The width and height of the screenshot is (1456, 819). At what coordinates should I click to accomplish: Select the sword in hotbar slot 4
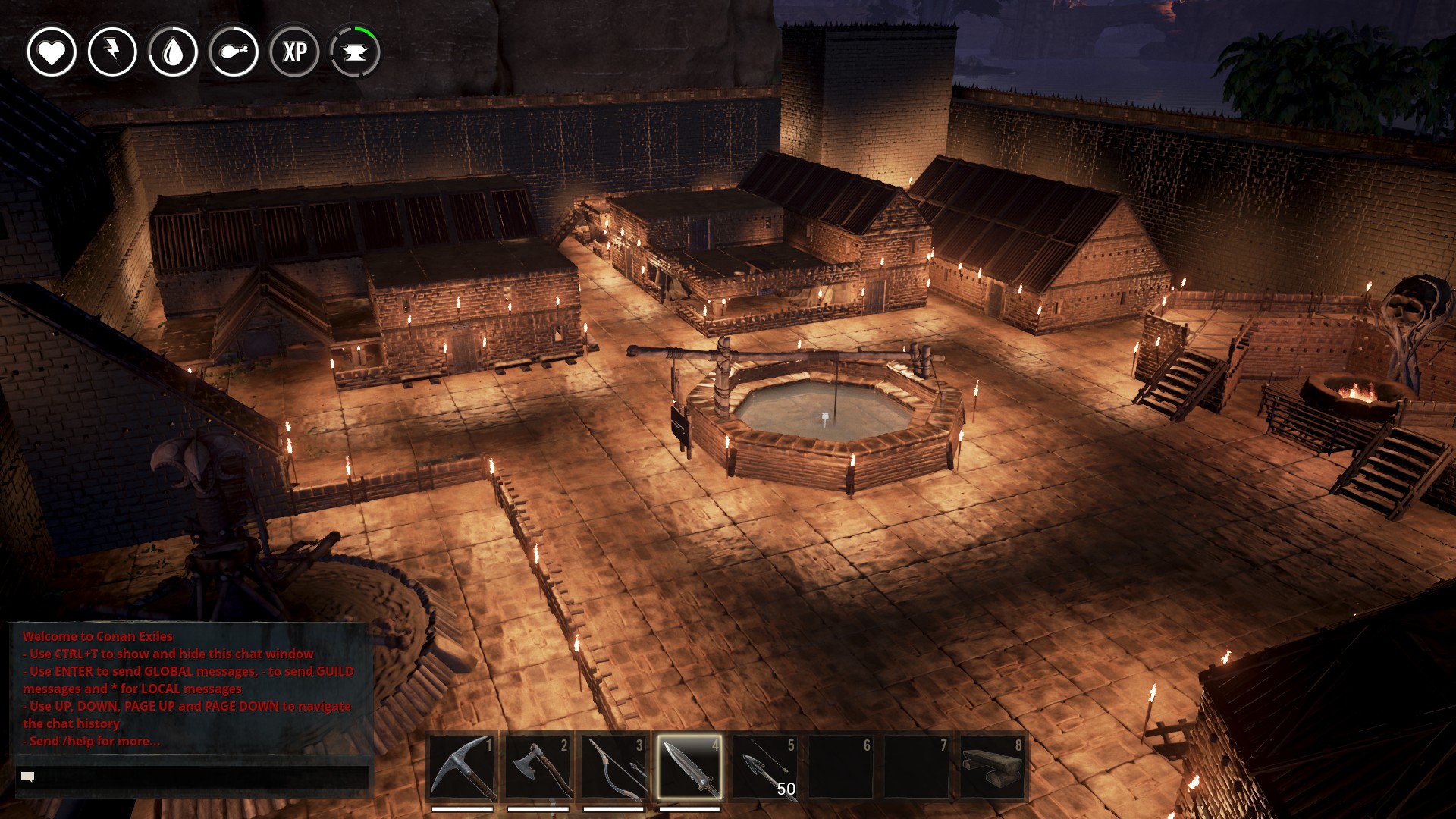689,767
